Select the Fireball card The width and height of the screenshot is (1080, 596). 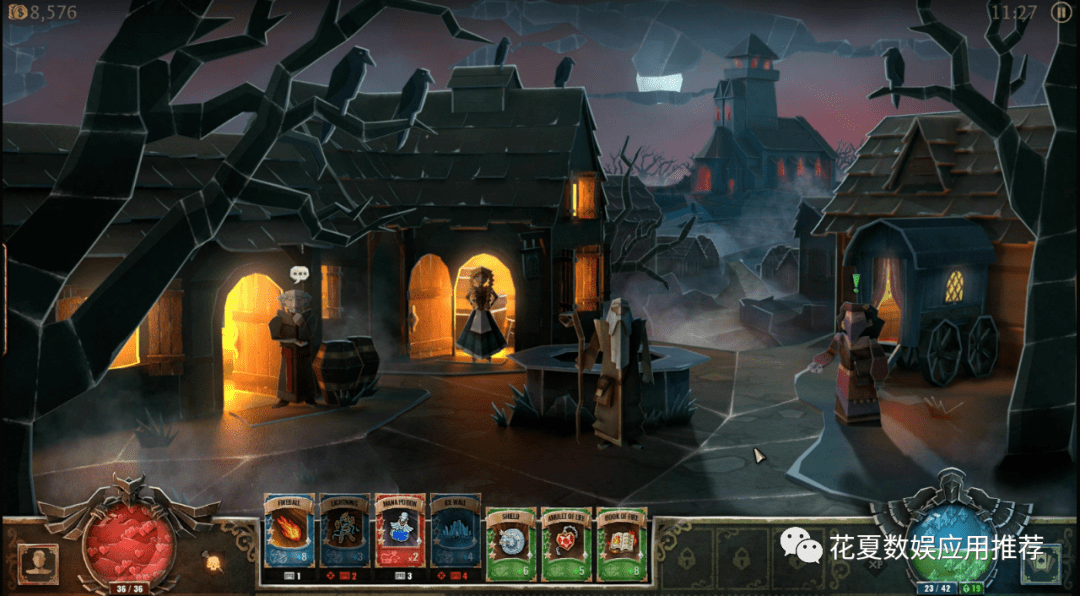289,537
